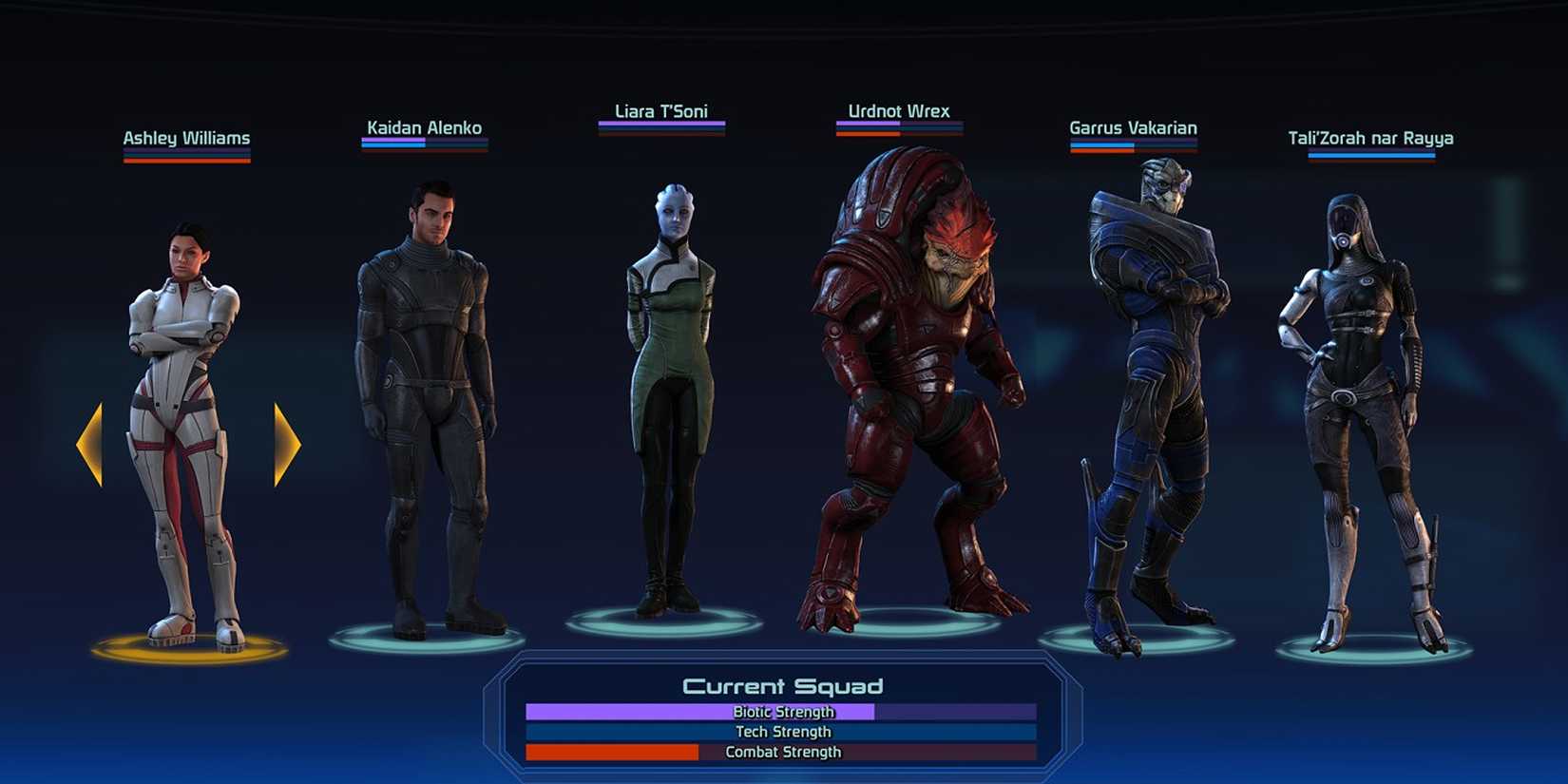Click the Combat Strength bar

781,752
